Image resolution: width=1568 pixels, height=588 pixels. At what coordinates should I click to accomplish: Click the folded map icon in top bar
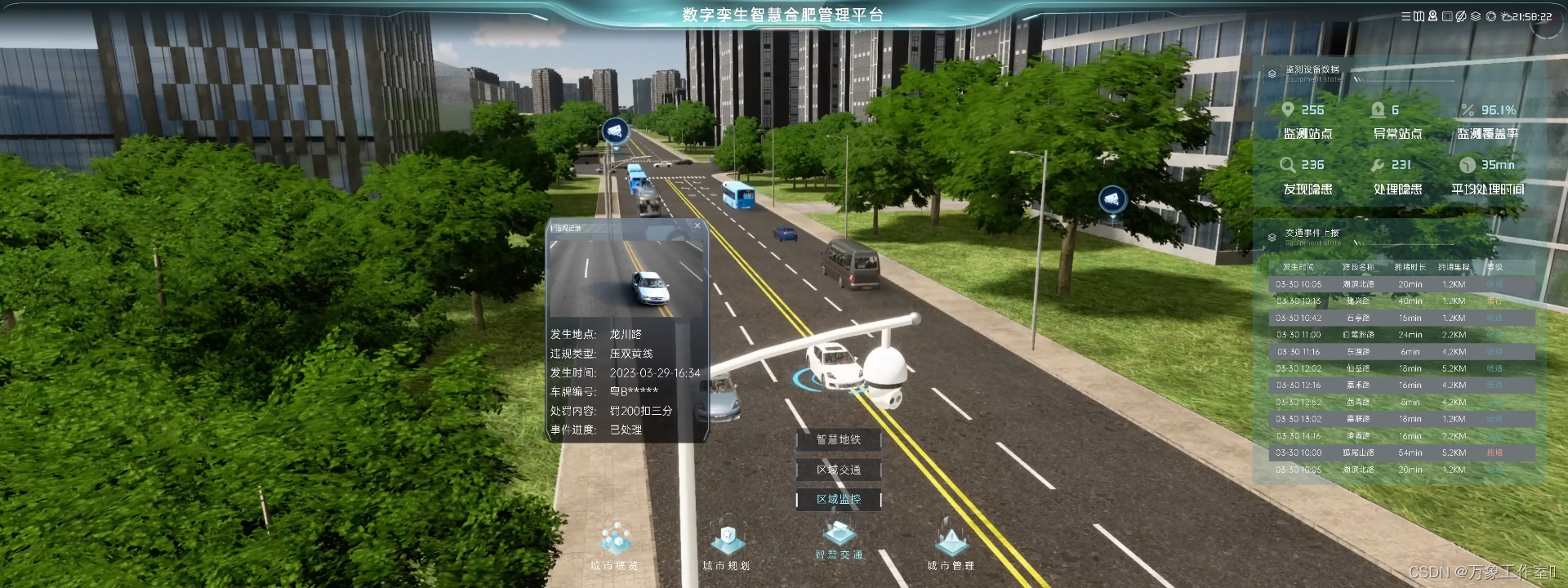[1419, 16]
